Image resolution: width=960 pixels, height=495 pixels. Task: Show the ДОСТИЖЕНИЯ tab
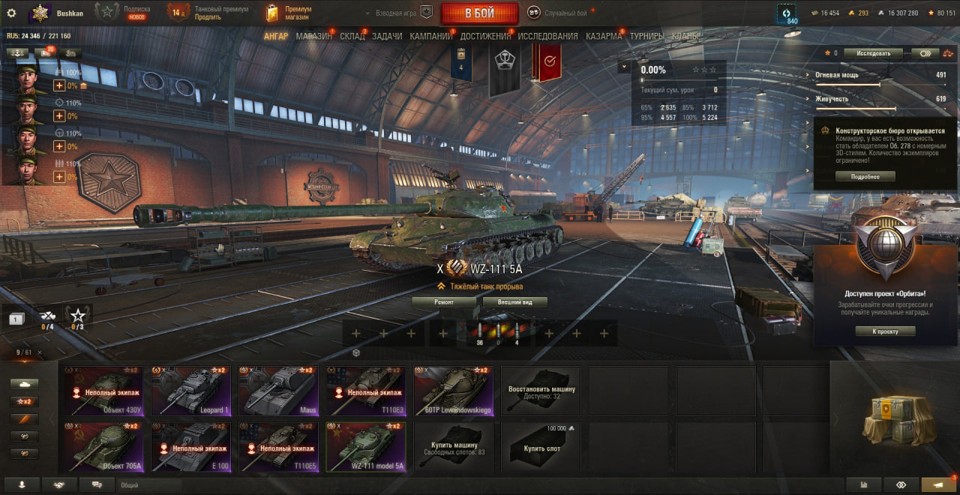point(486,36)
